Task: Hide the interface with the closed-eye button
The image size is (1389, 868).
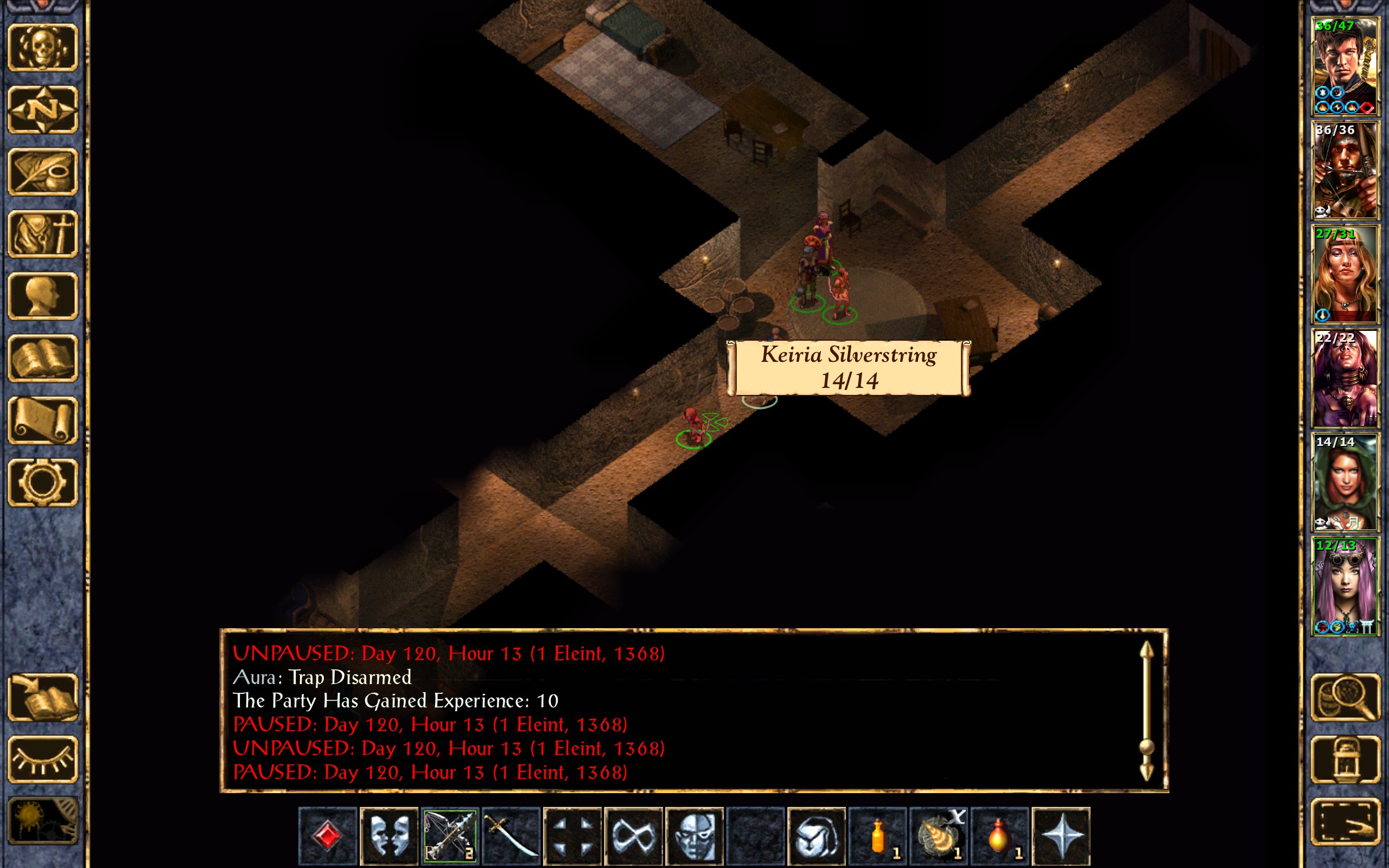Action: click(43, 759)
